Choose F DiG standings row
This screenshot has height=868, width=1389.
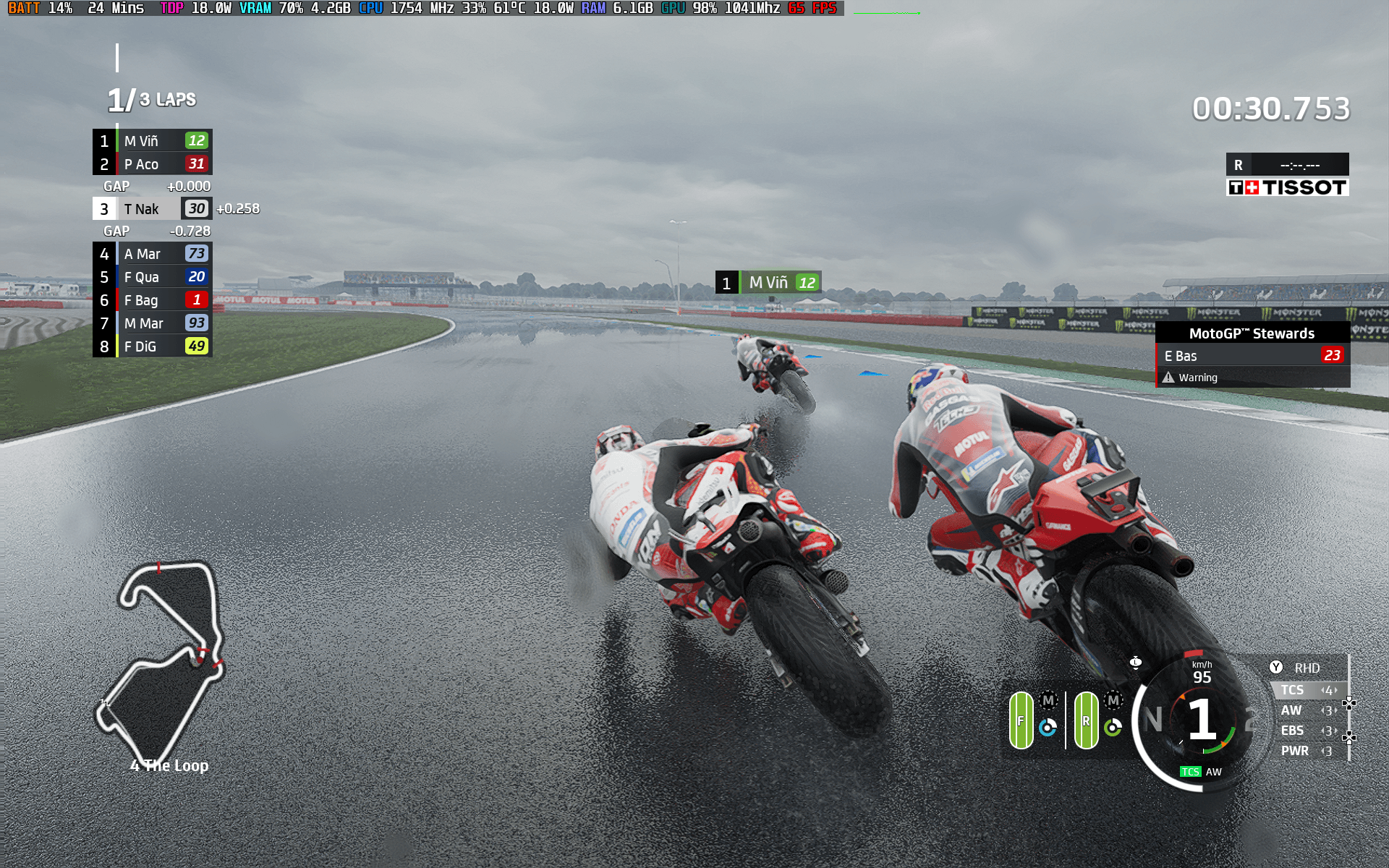[x=152, y=346]
